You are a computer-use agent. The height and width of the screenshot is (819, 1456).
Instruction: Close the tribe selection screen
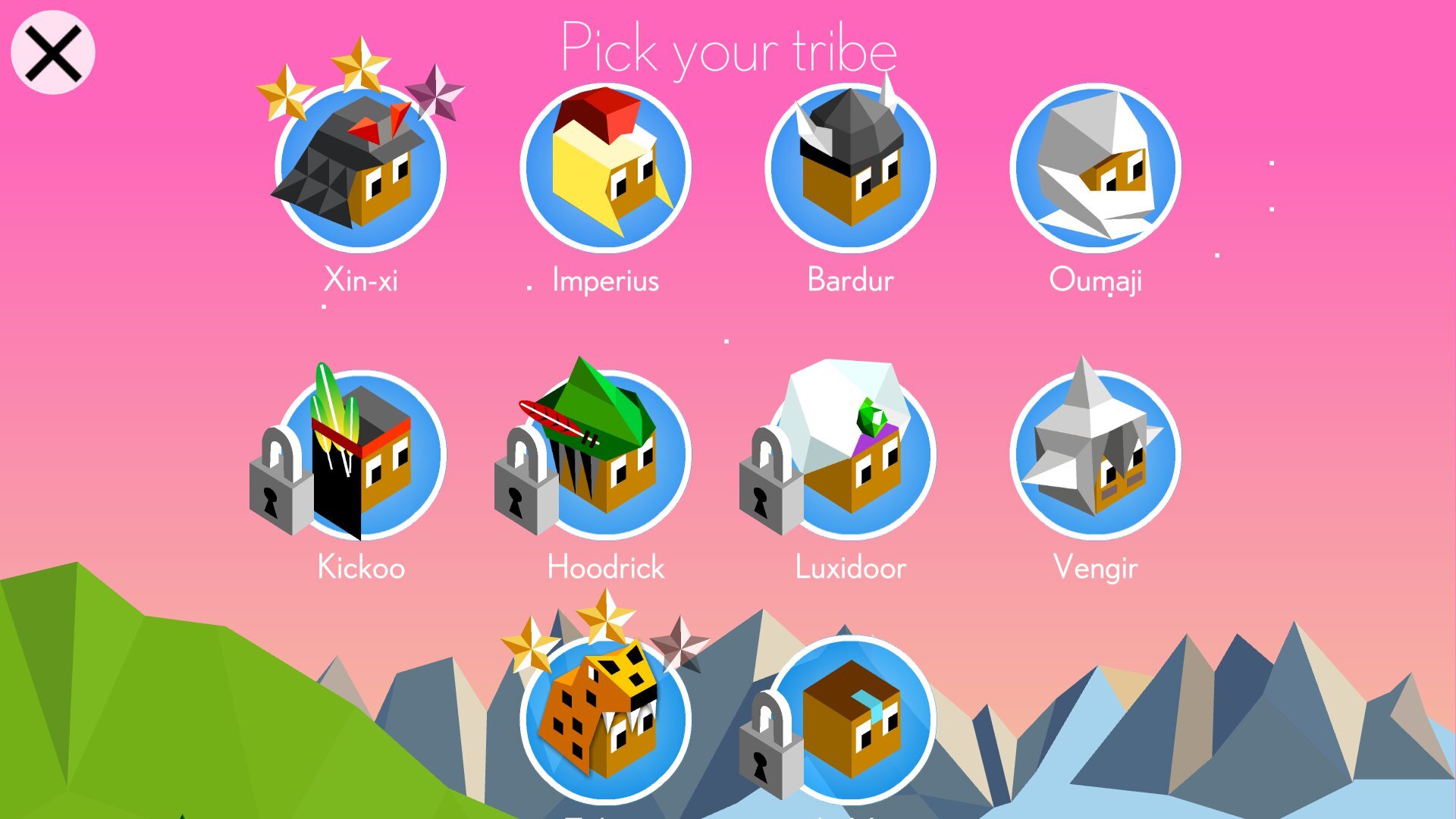coord(53,52)
